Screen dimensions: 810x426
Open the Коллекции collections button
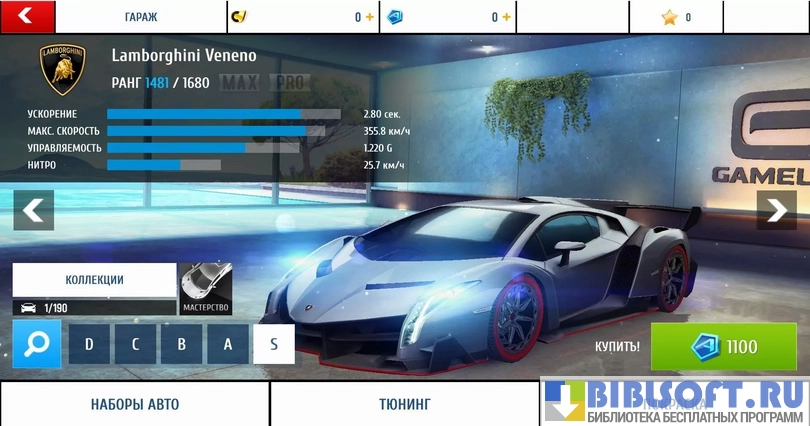[94, 281]
